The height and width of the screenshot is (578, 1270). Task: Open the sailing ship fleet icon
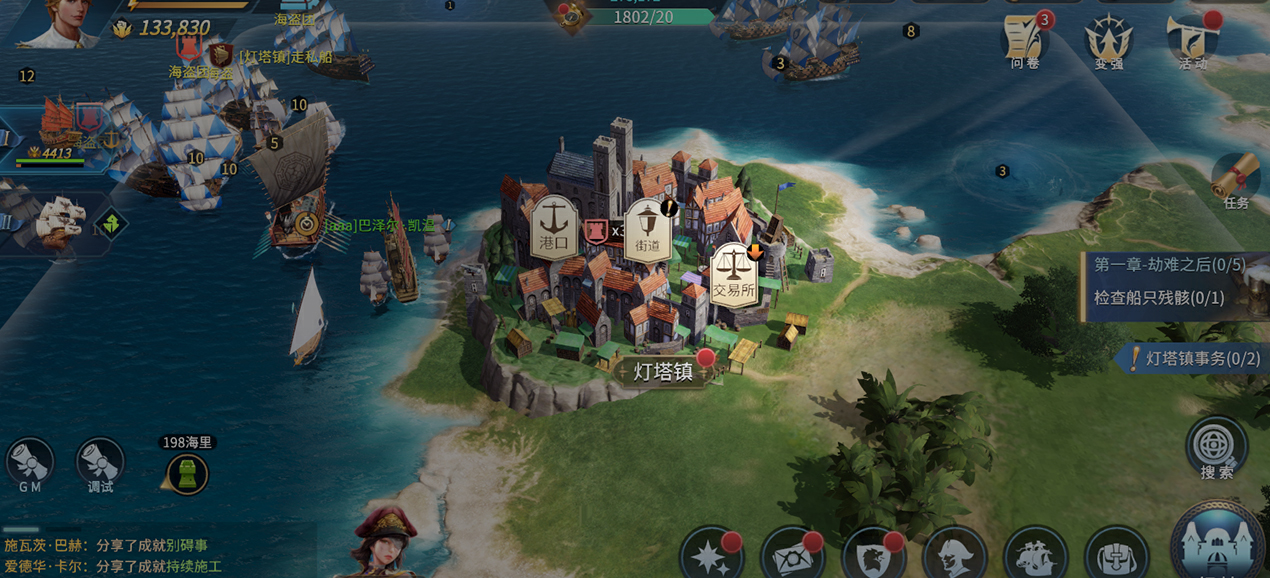pyautogui.click(x=1035, y=554)
